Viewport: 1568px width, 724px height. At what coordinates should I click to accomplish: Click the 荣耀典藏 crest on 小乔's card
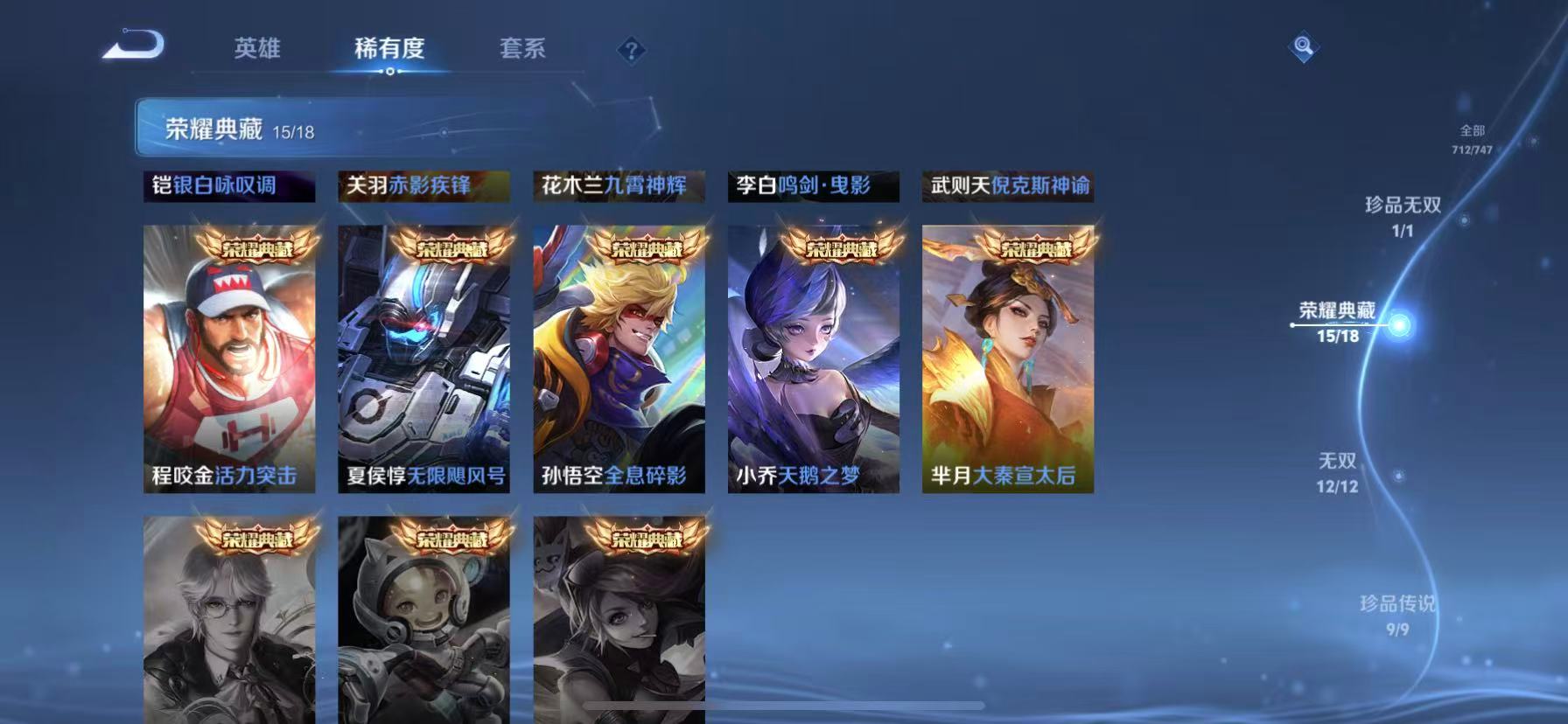[x=843, y=247]
